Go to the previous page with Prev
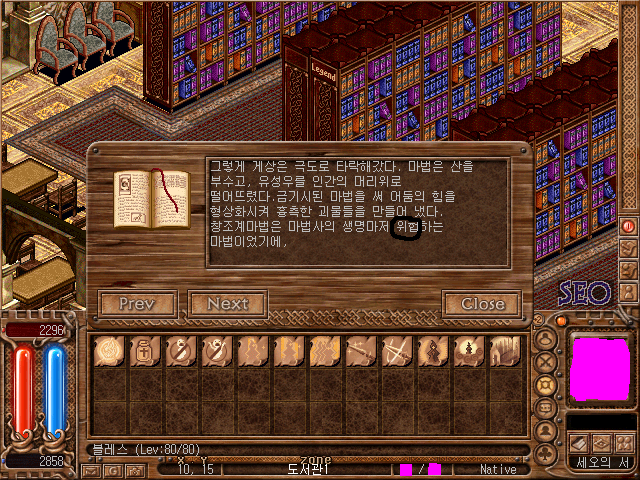Viewport: 640px width, 480px height. click(138, 304)
